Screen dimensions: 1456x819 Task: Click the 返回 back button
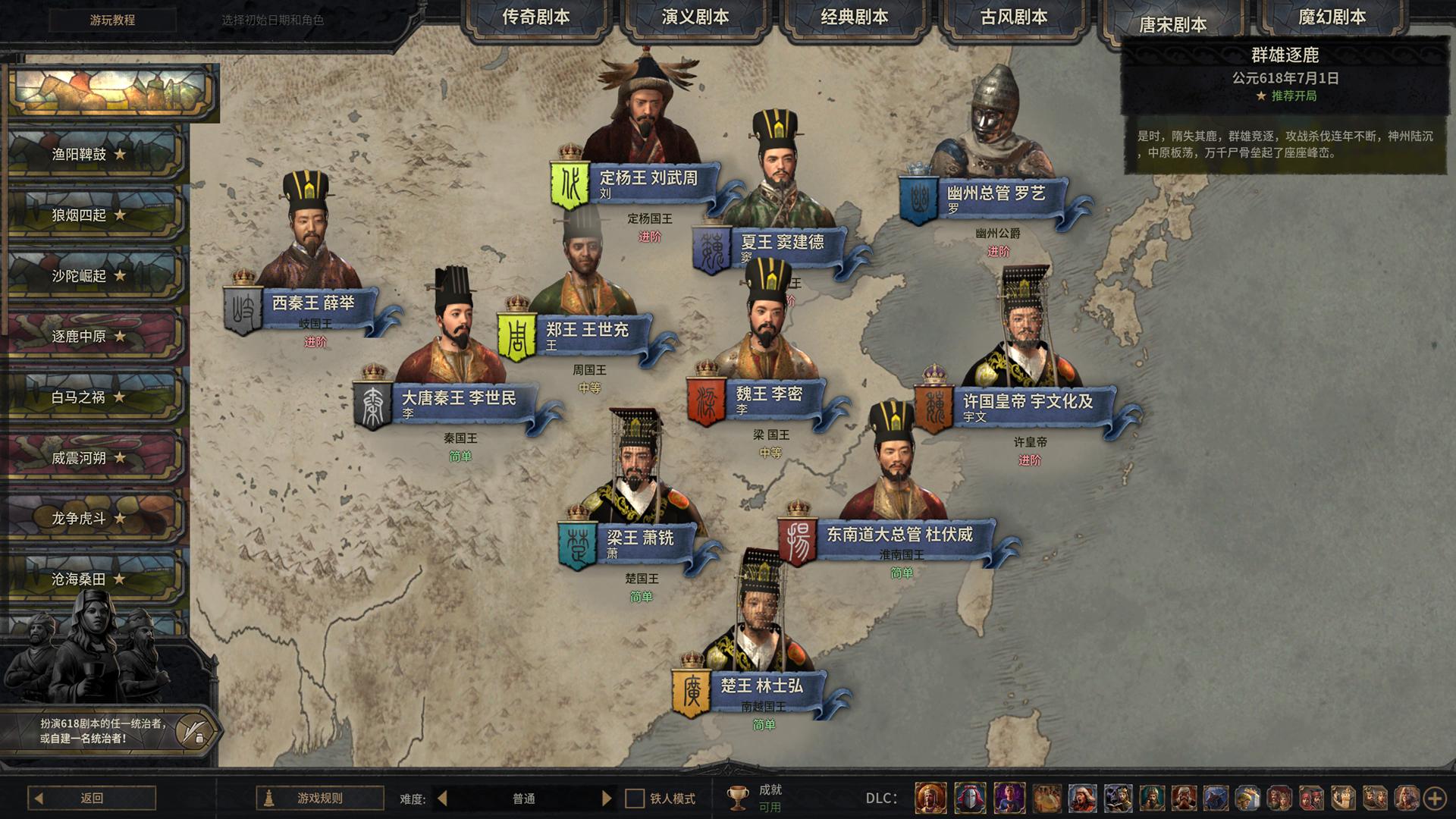click(x=92, y=798)
